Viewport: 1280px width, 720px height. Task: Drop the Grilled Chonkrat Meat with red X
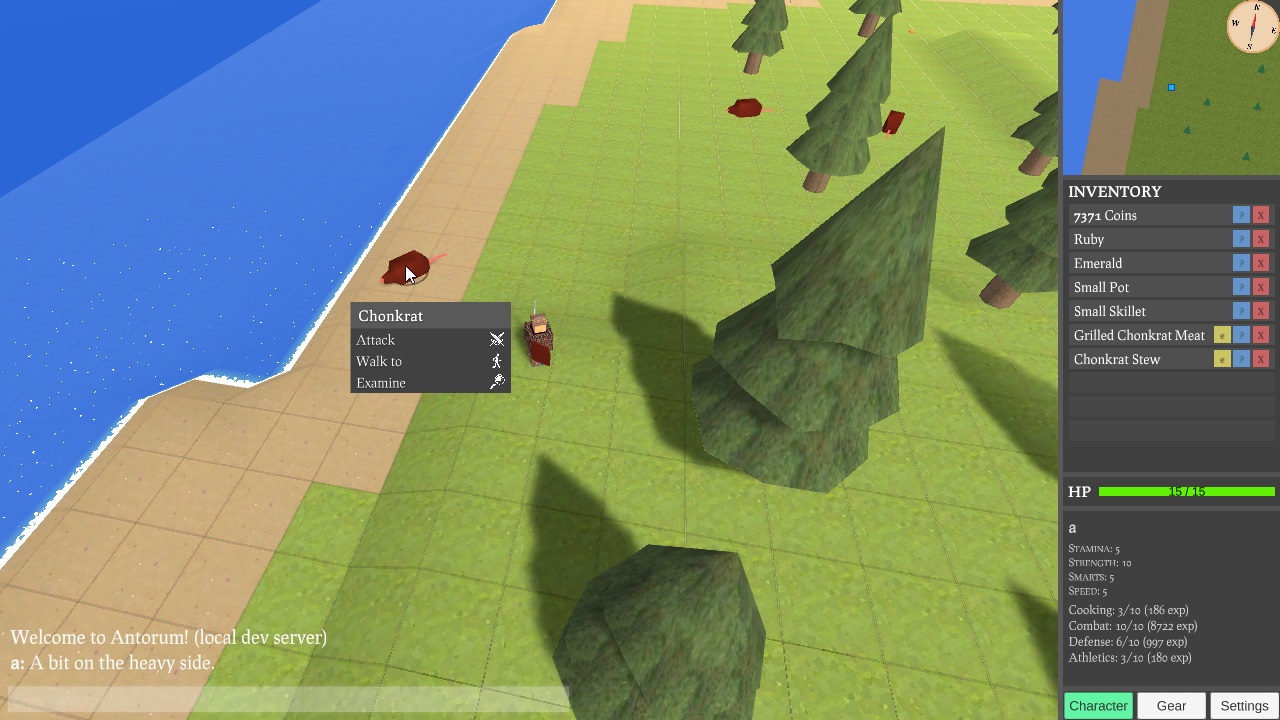point(1261,335)
